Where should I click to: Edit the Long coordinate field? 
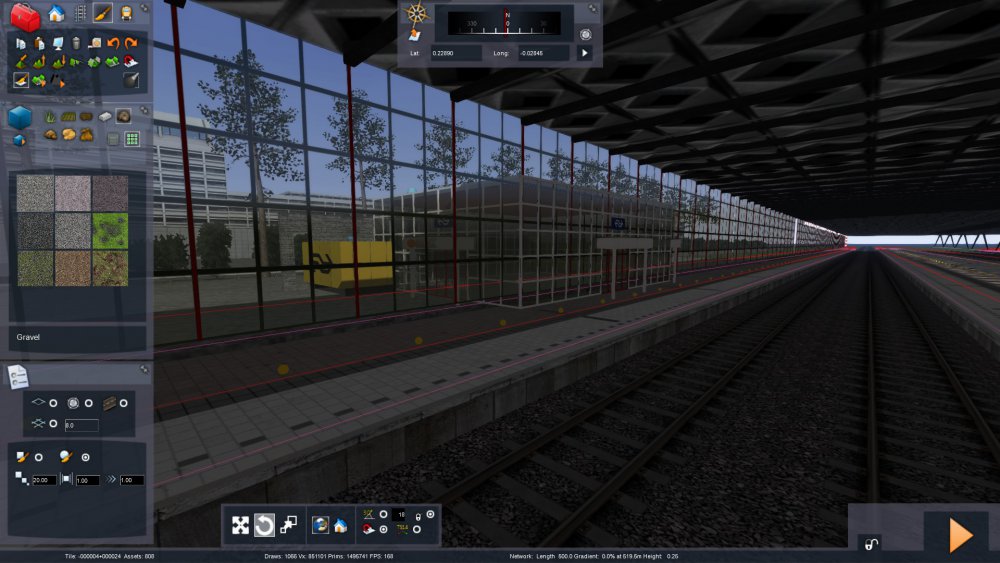(x=545, y=53)
